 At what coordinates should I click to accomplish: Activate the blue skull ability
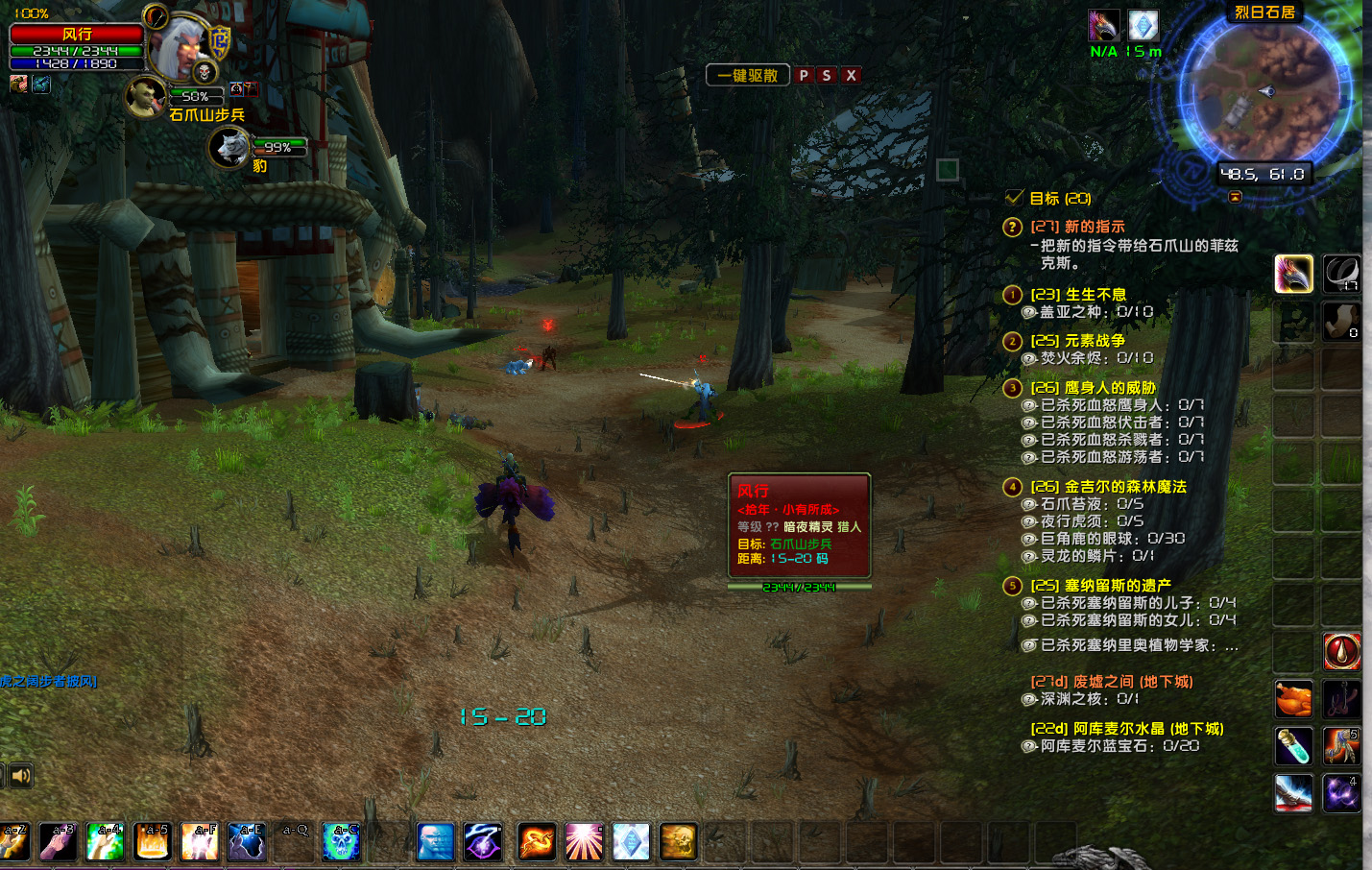pyautogui.click(x=341, y=842)
